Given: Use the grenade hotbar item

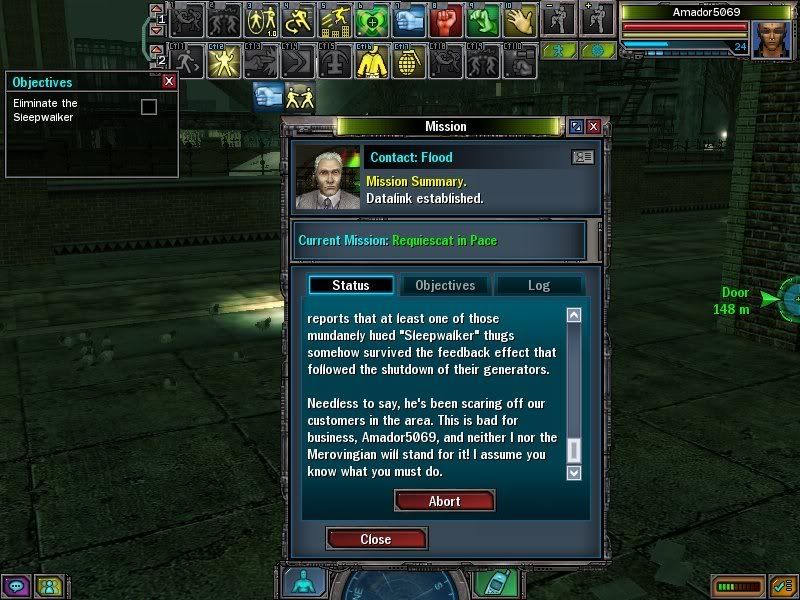Looking at the screenshot, I should click(407, 61).
